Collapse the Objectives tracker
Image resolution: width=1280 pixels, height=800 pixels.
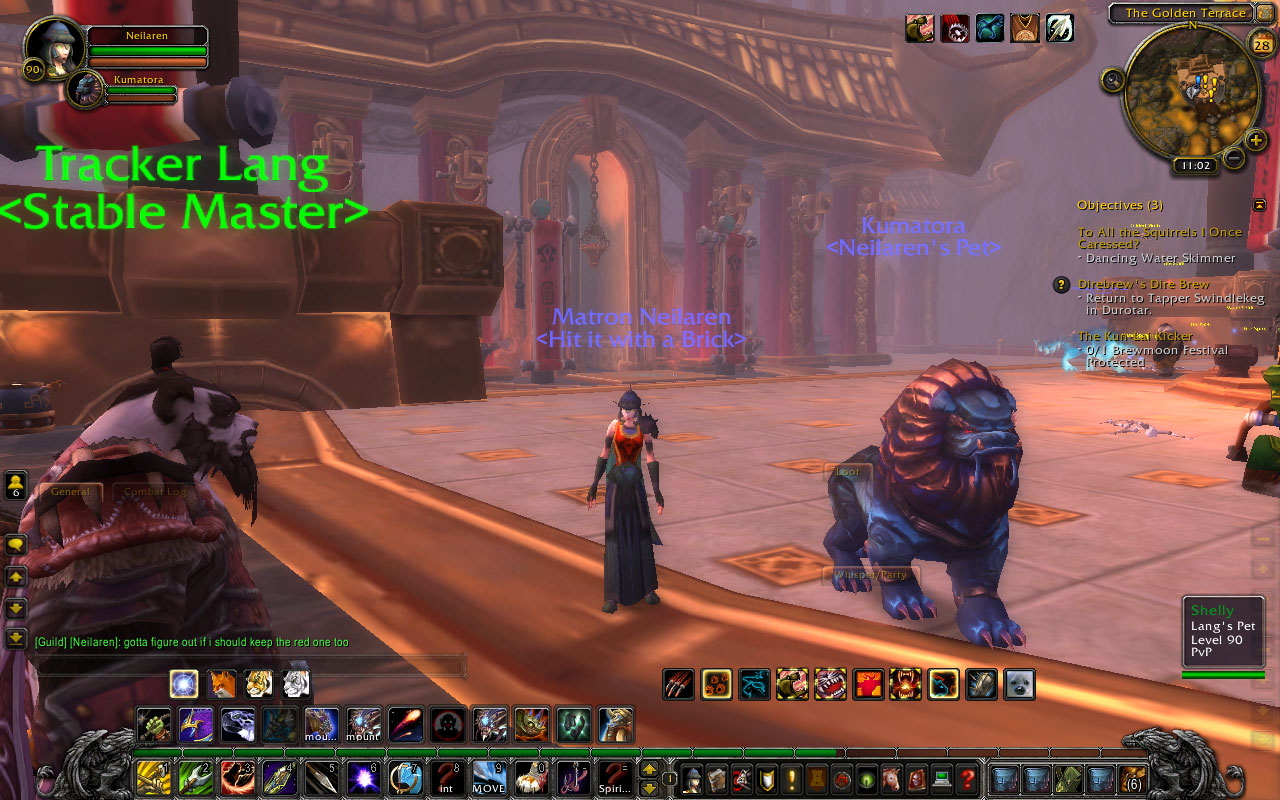pos(1259,205)
